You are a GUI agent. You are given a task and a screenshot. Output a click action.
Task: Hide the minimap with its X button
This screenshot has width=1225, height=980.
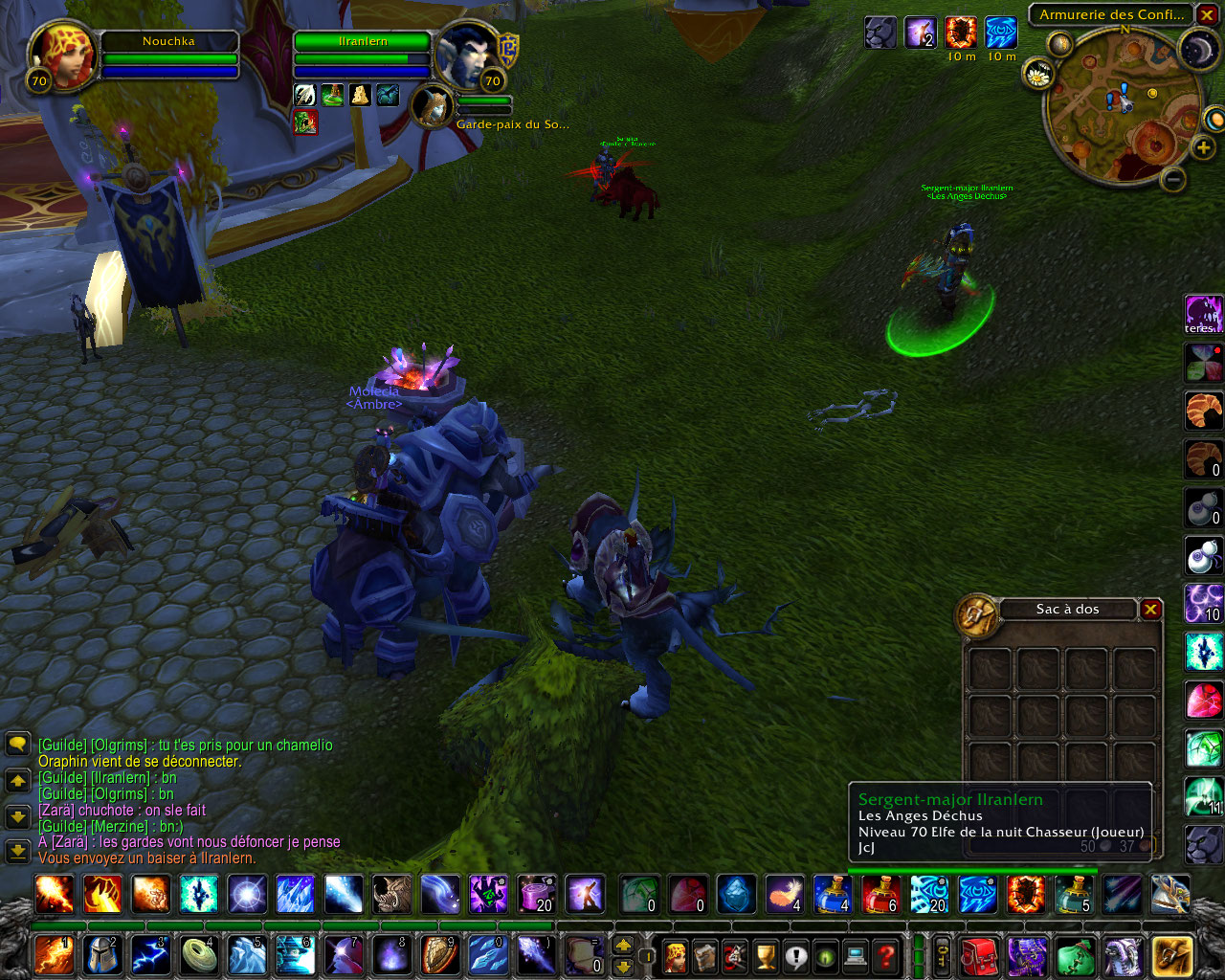[x=1207, y=15]
